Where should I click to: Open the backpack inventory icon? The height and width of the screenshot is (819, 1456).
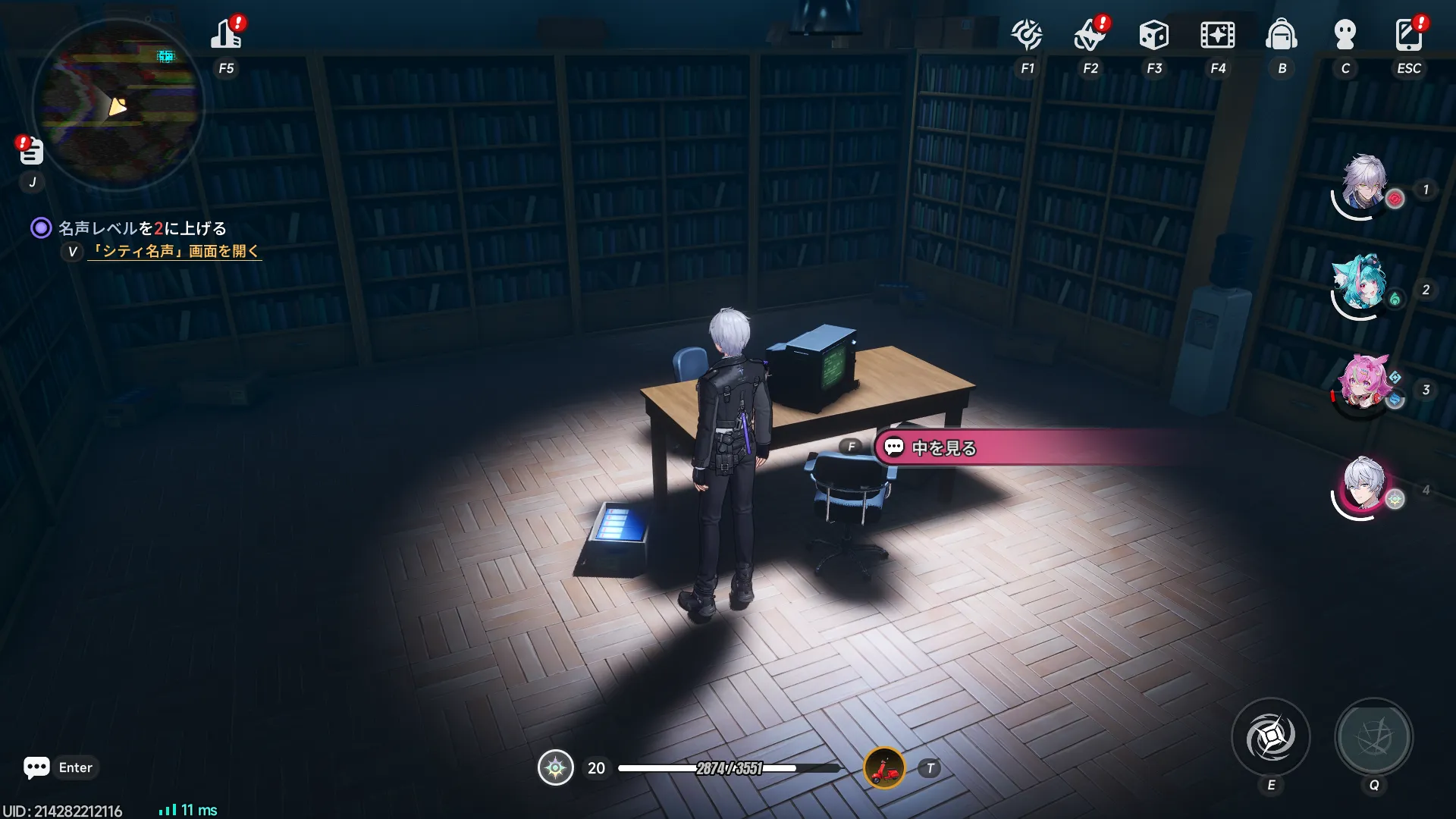point(1281,35)
